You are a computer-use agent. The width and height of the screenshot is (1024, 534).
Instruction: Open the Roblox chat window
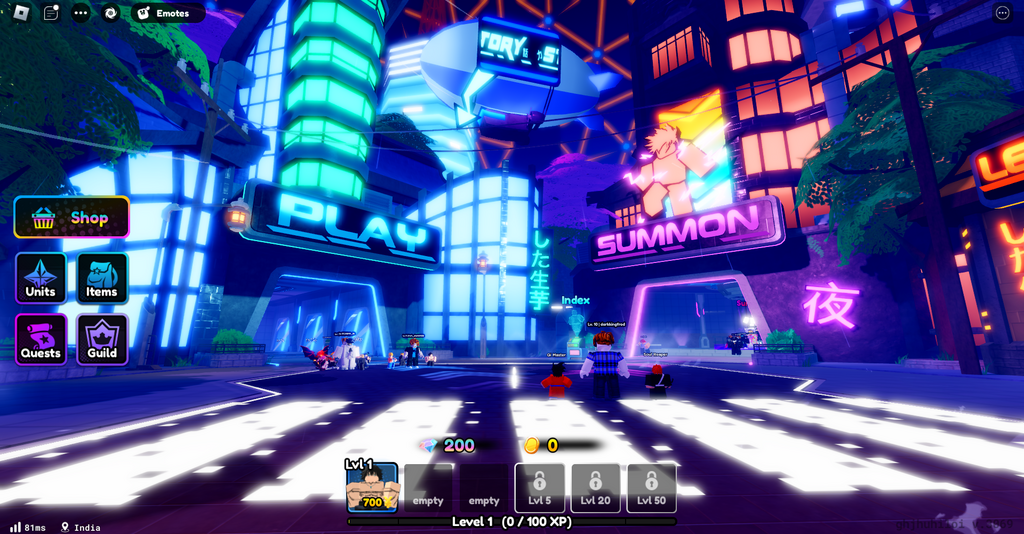tap(52, 13)
